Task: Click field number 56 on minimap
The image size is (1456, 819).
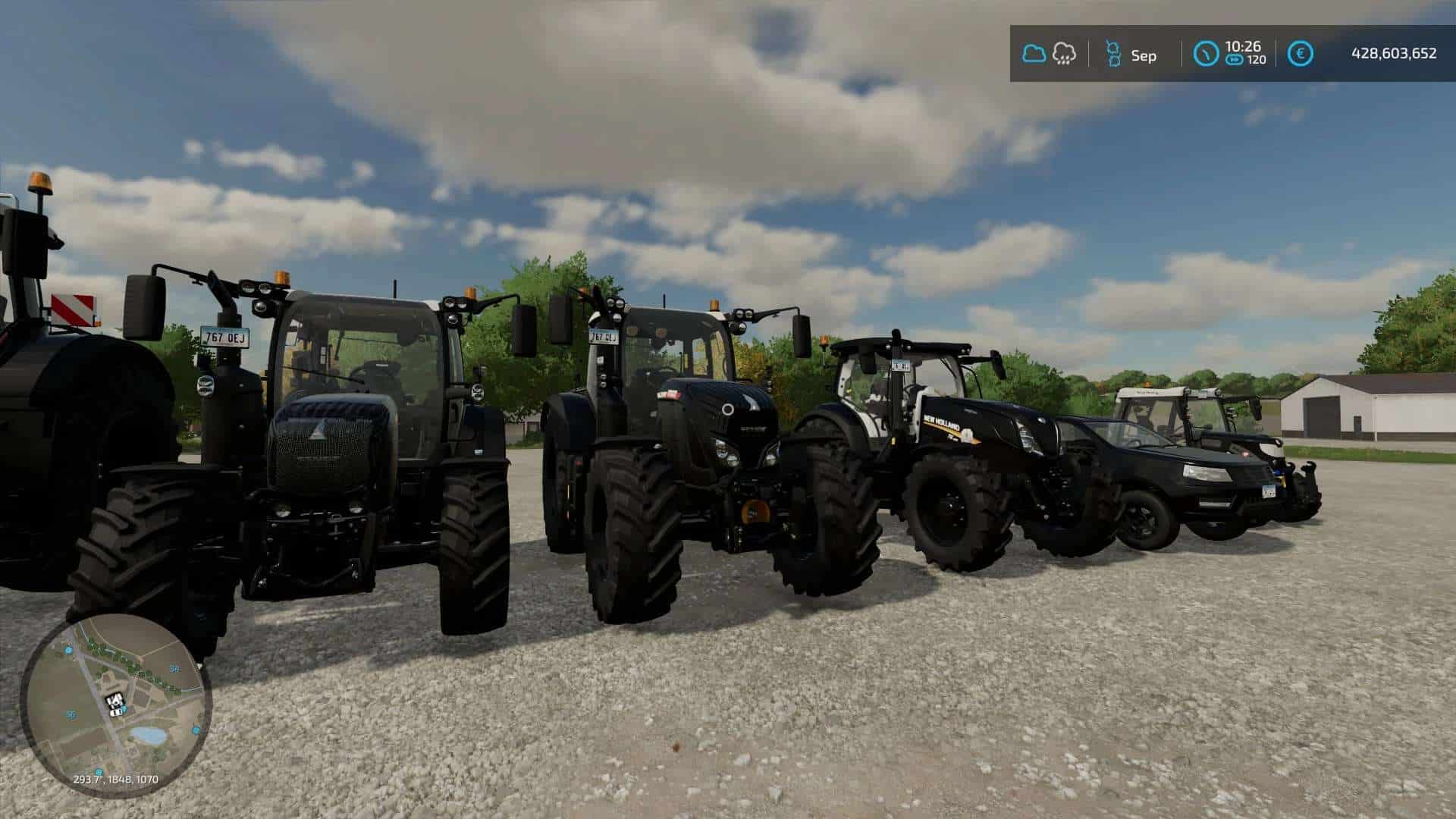Action: coord(71,714)
